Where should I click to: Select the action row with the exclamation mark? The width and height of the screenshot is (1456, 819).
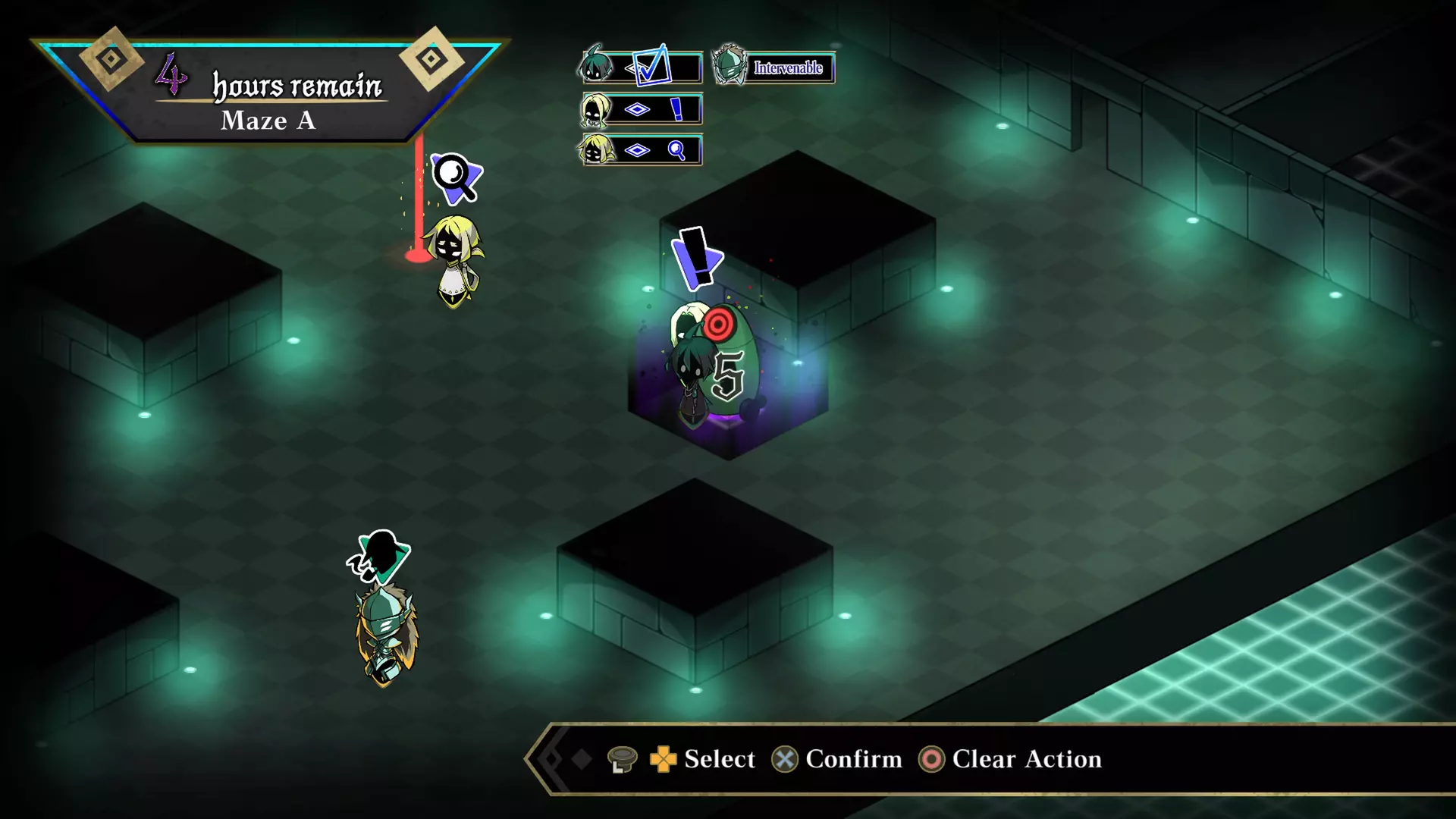[x=642, y=109]
